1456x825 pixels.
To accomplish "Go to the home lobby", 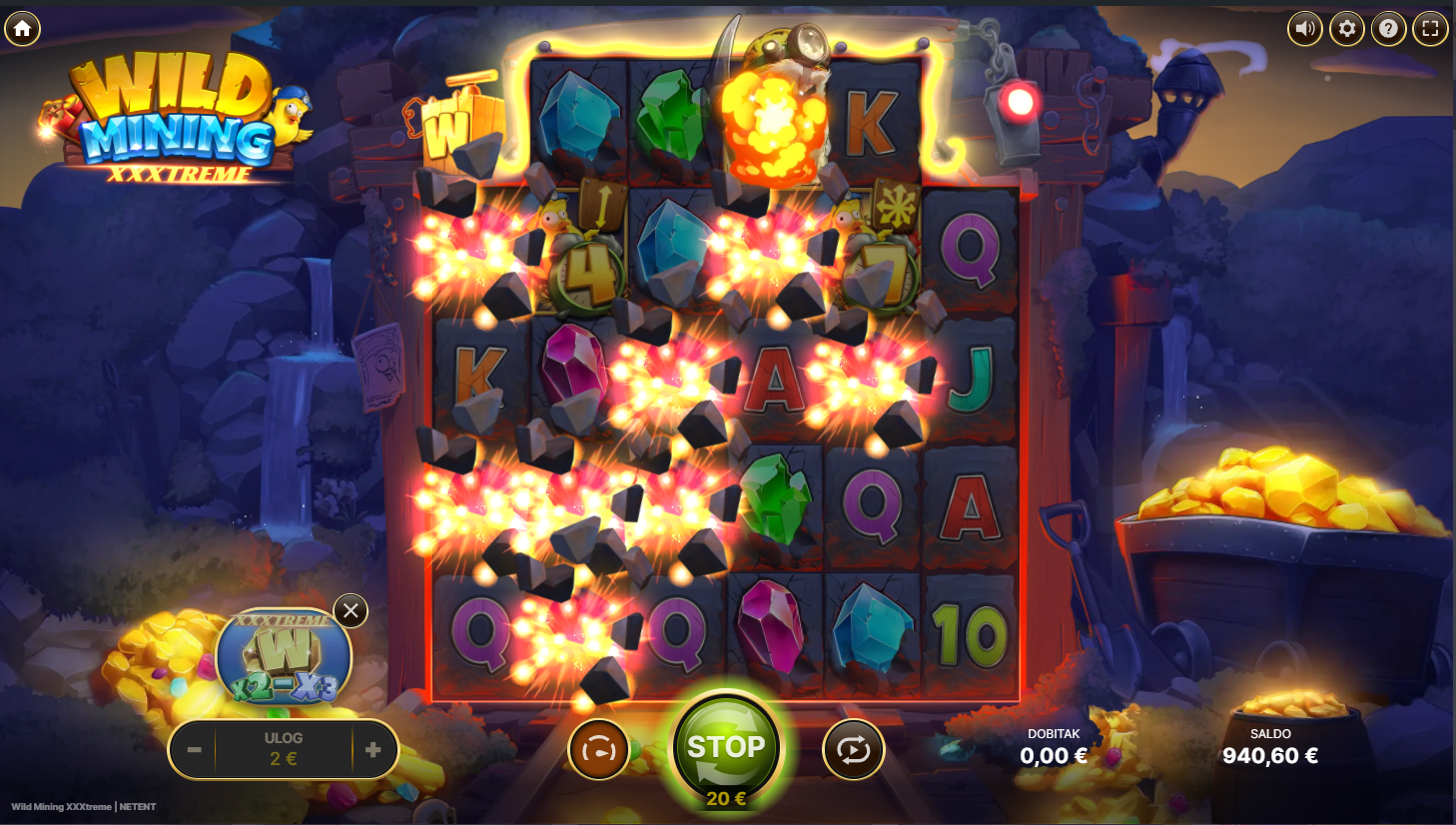I will pos(22,29).
